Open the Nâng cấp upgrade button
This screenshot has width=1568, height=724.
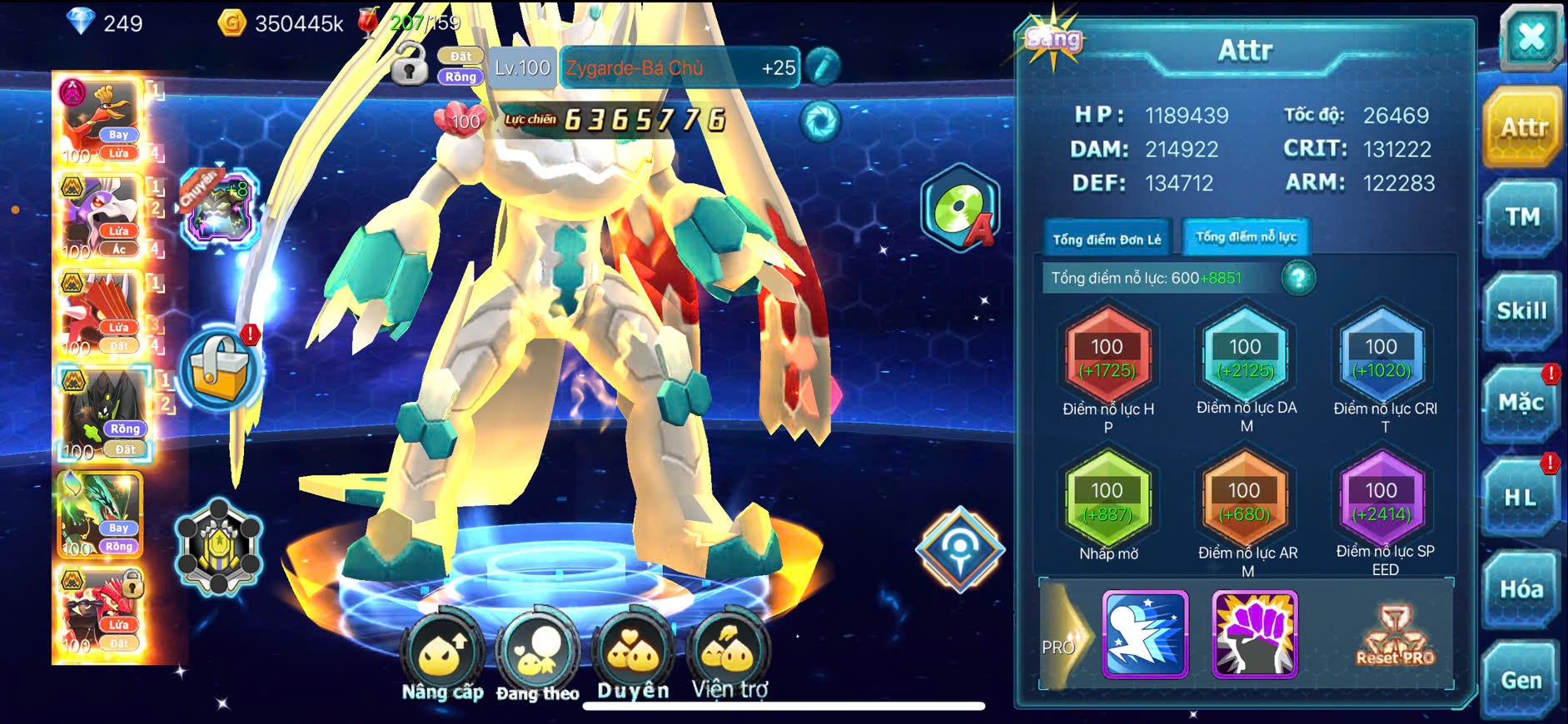coord(442,654)
